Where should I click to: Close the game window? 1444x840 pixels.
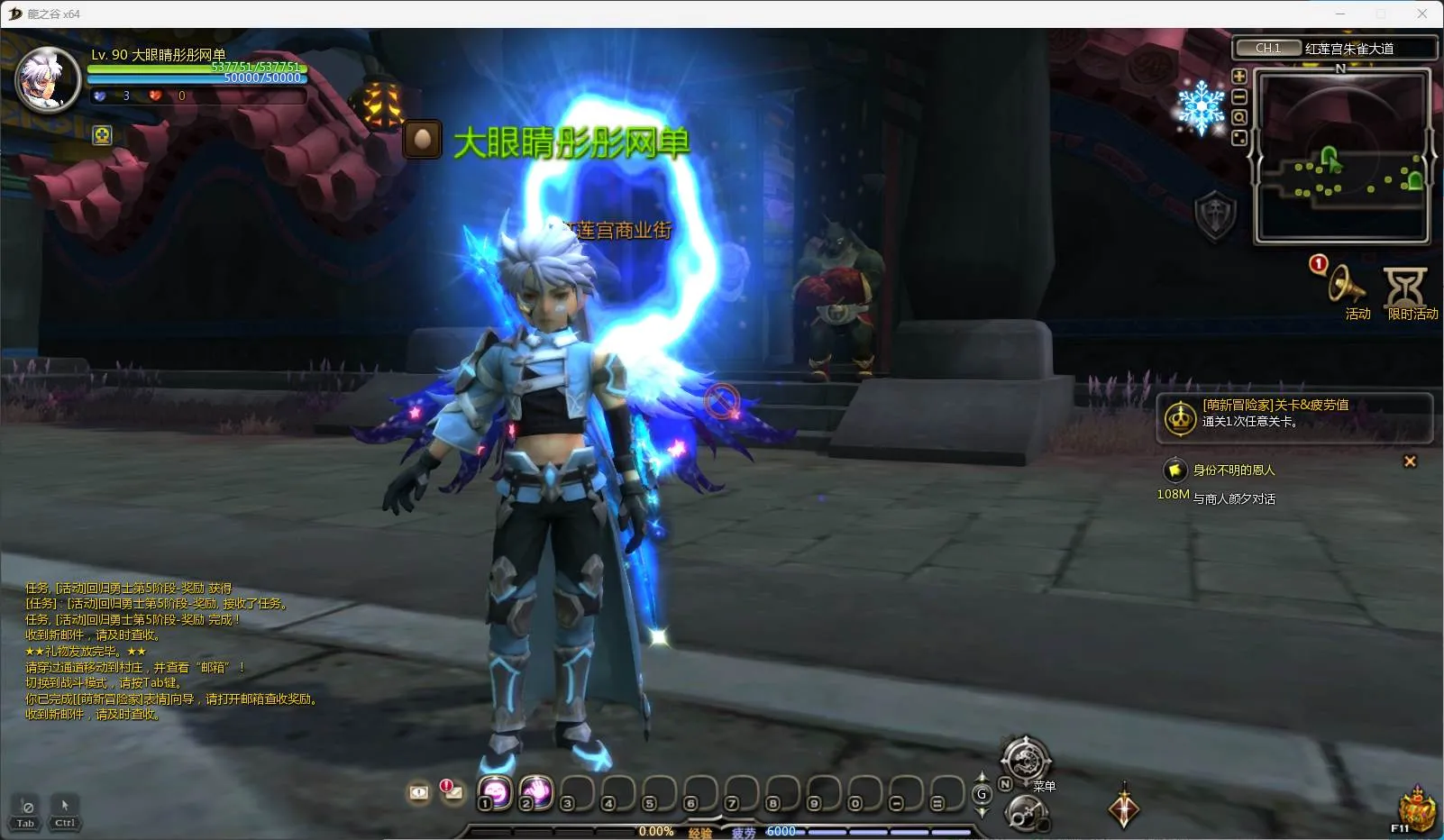pyautogui.click(x=1422, y=14)
